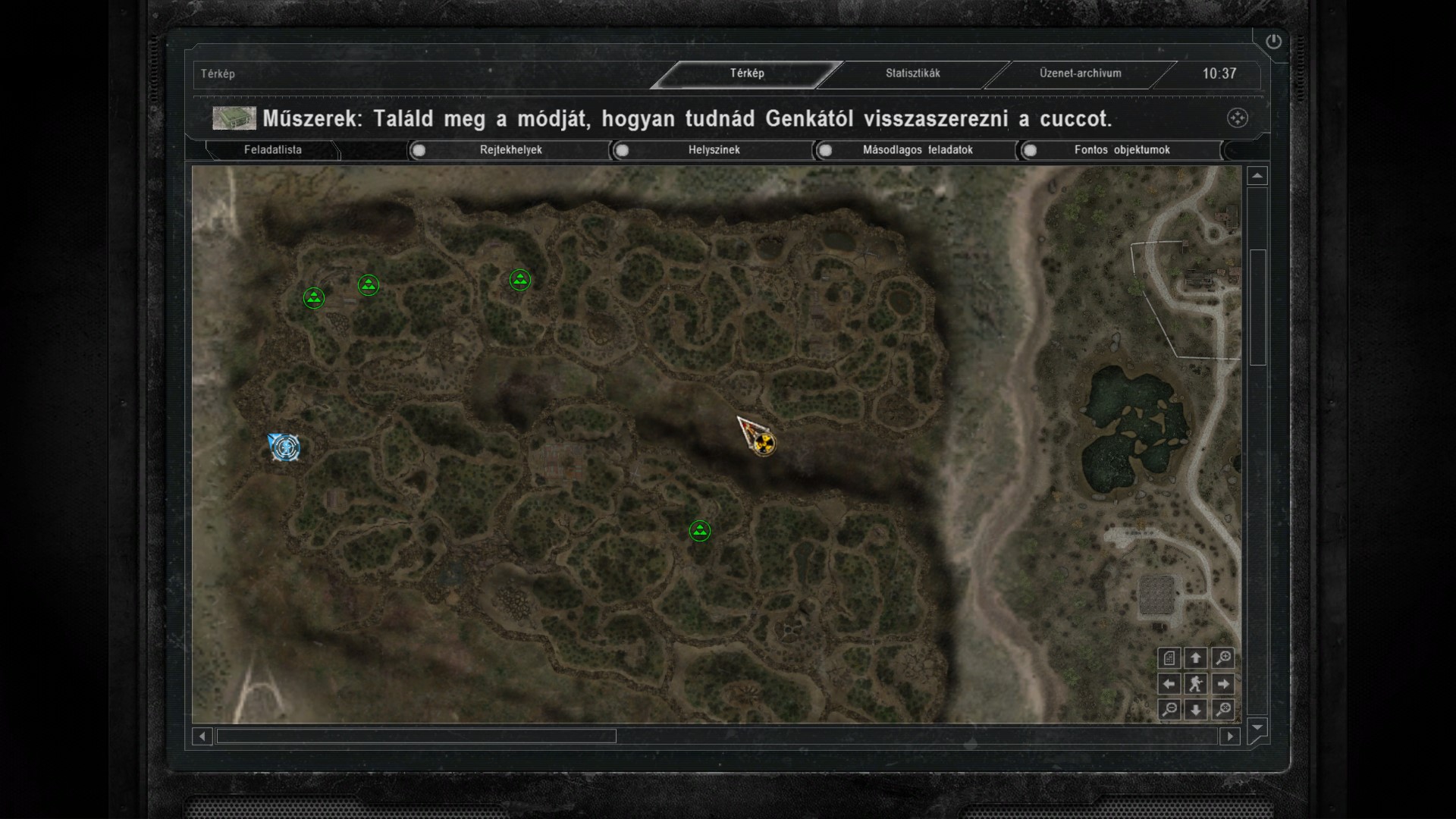Pan the map down with the arrow button
This screenshot has width=1456, height=819.
[x=1196, y=710]
